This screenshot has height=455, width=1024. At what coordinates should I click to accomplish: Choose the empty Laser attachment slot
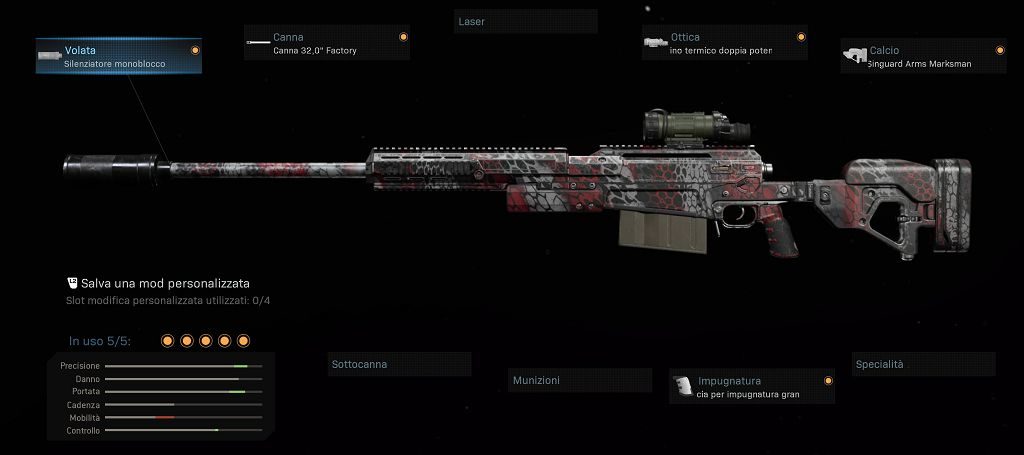coord(525,21)
